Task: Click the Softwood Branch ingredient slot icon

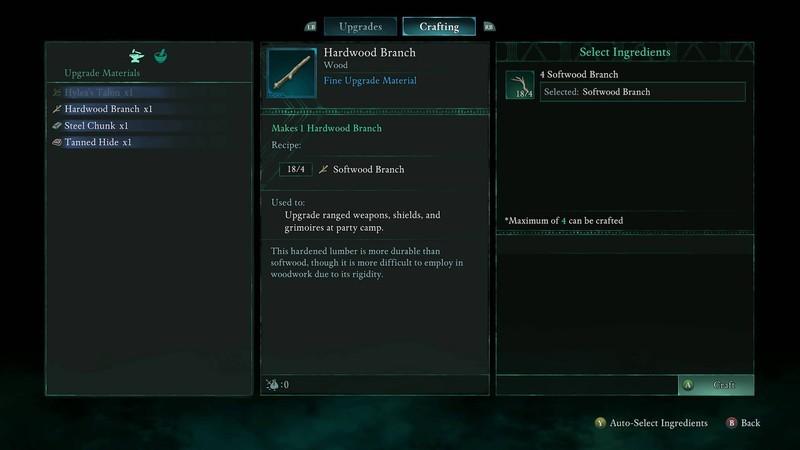Action: [519, 85]
